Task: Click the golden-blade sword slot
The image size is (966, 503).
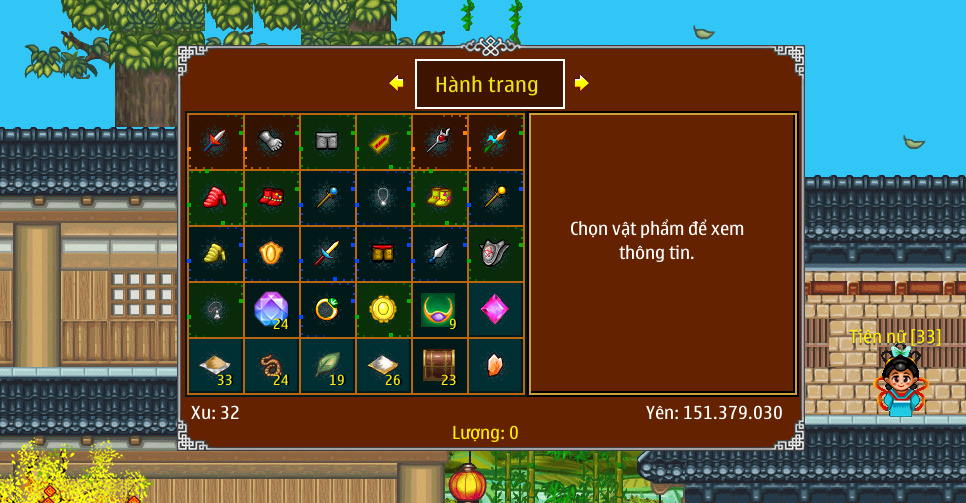Action: (x=327, y=254)
